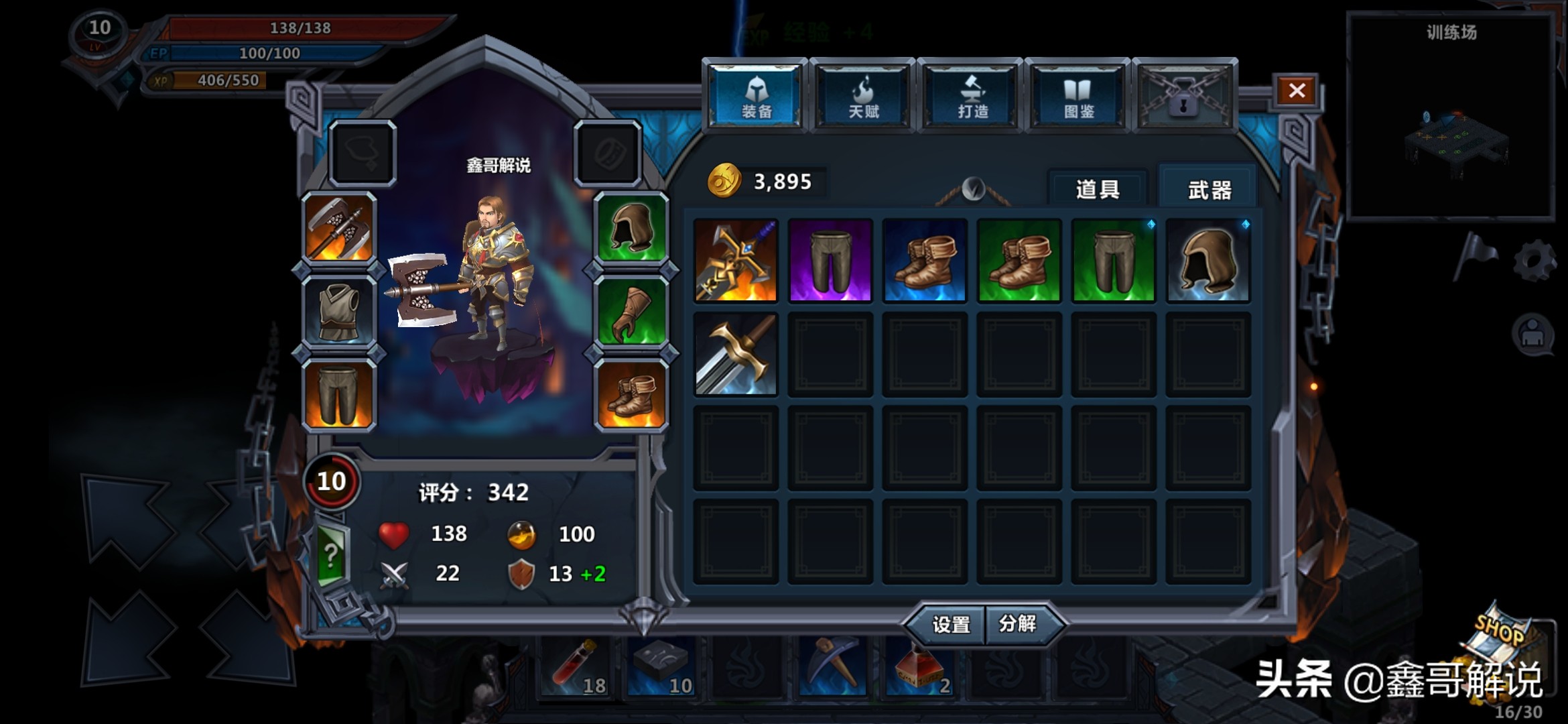Click the 分解 dismantle button
The height and width of the screenshot is (724, 1568).
tap(1019, 624)
